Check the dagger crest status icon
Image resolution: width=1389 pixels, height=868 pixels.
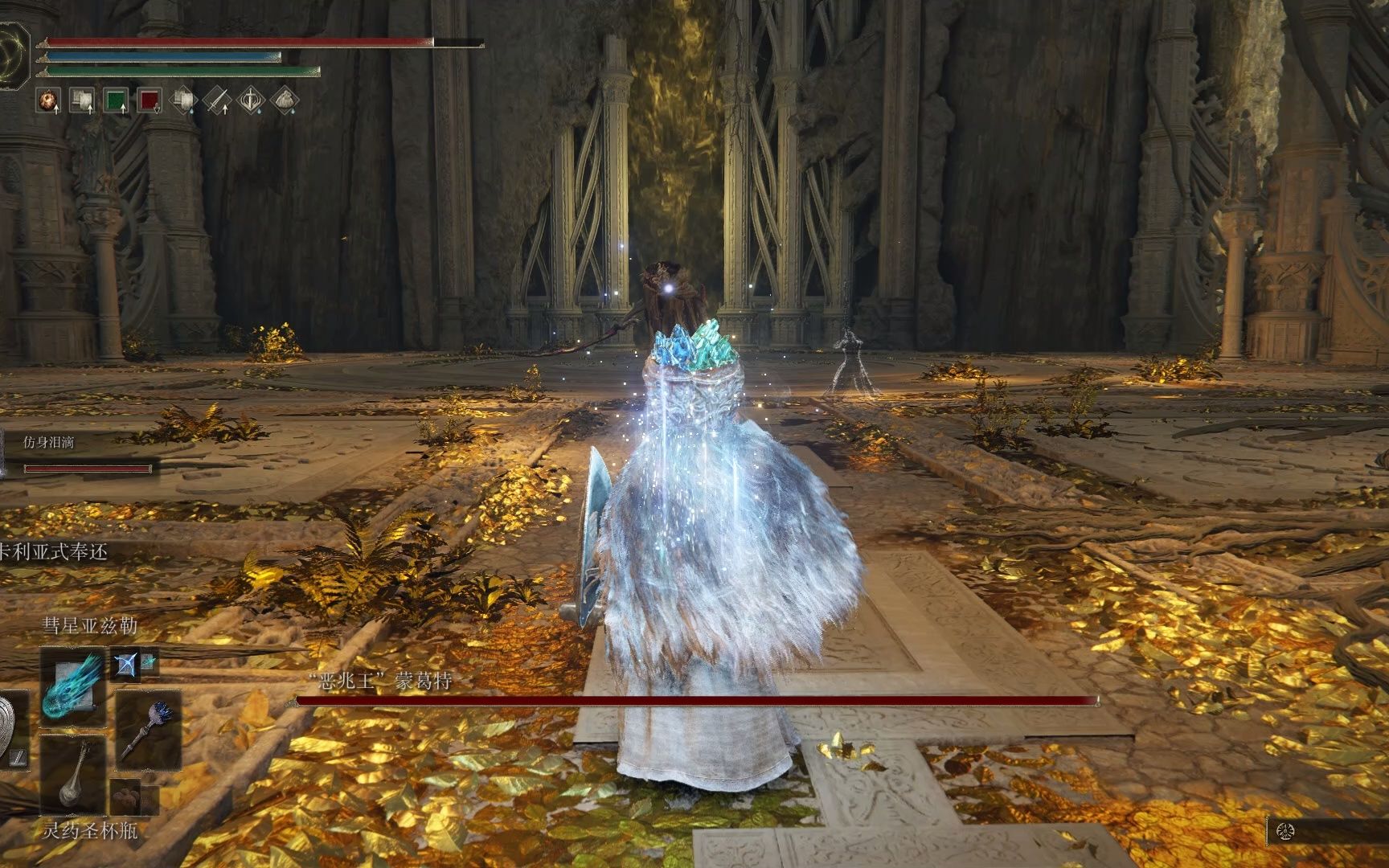(x=251, y=100)
